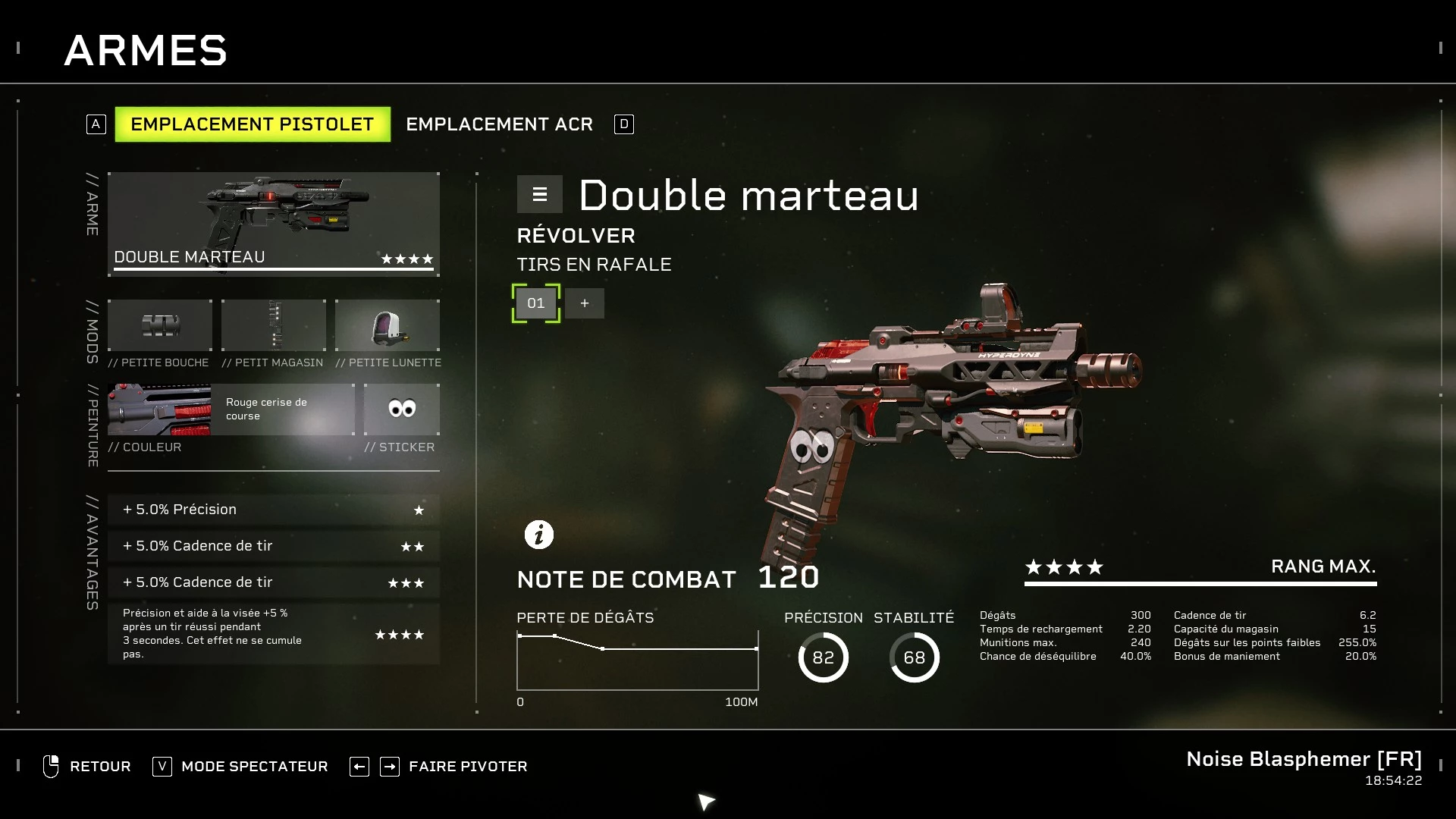Click Faire Pivoter to rotate the weapon

pos(467,766)
